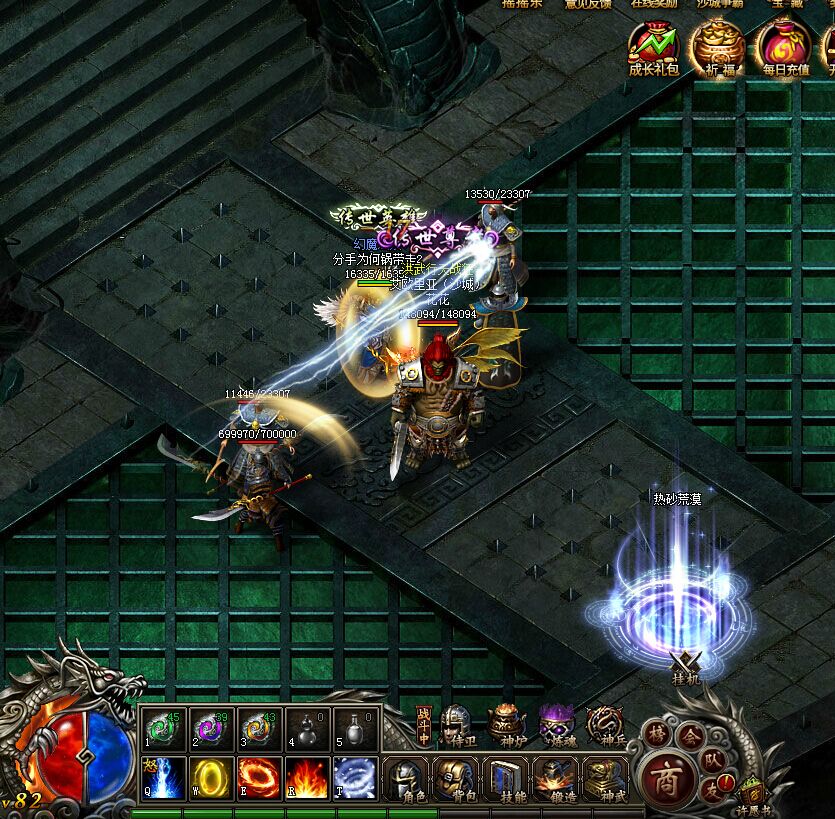The height and width of the screenshot is (819, 835).
Task: Open the 神武 menu
Action: tap(606, 779)
